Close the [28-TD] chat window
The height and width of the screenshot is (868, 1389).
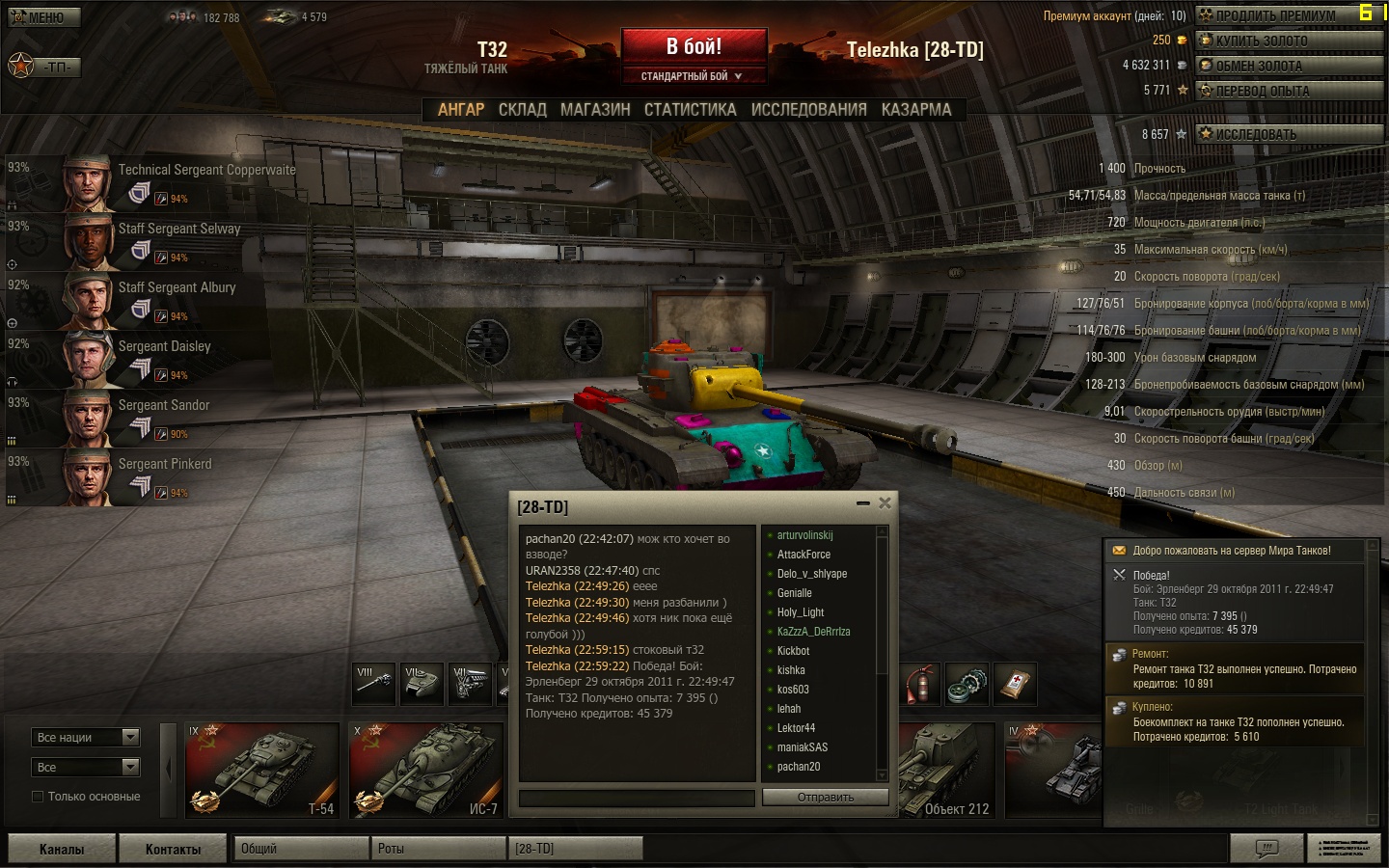tap(885, 502)
